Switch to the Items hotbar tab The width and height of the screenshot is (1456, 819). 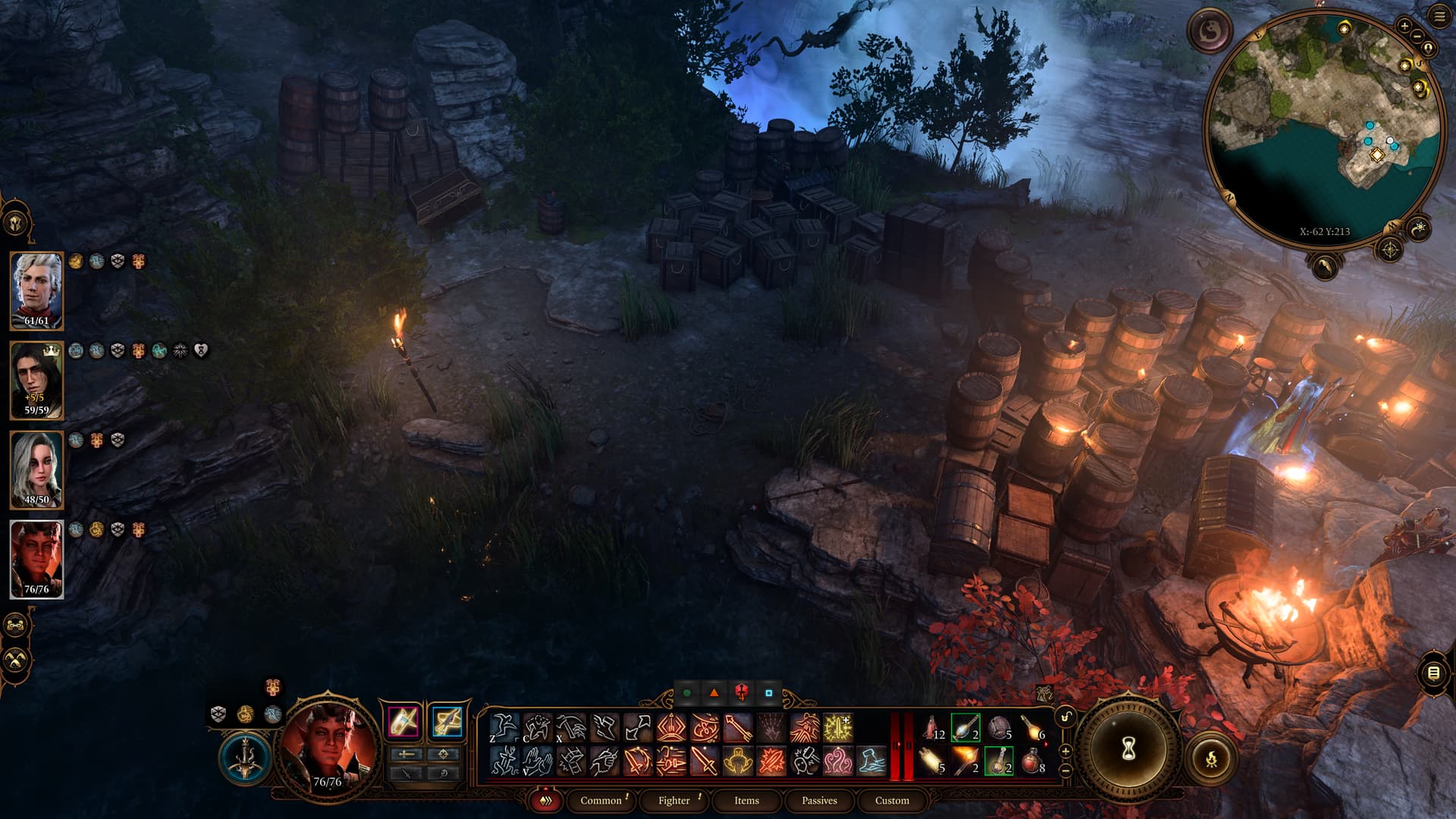coord(746,800)
